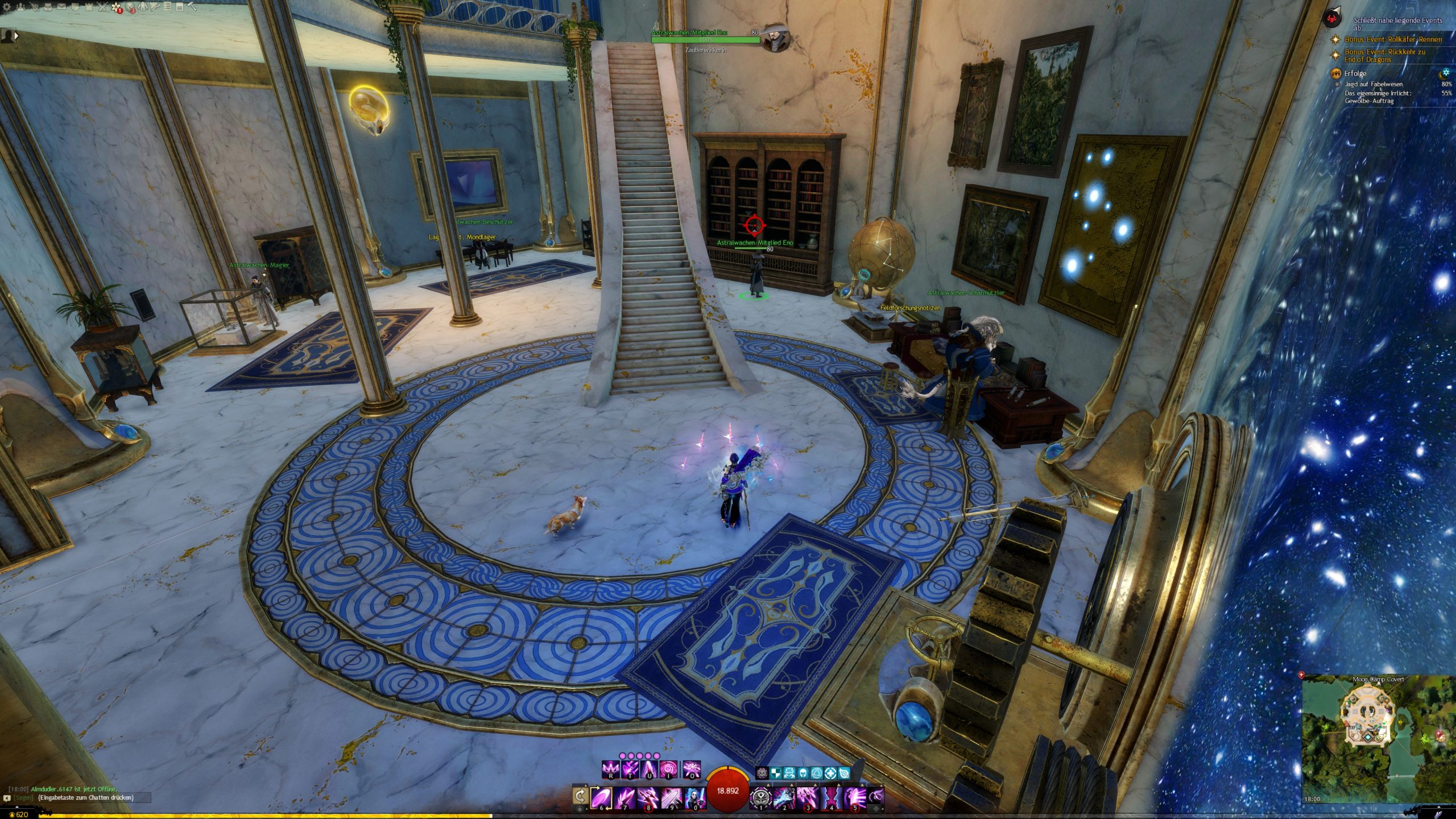This screenshot has width=1456, height=819.
Task: Activate the masked figure skill on slot 0
Action: coord(695,797)
